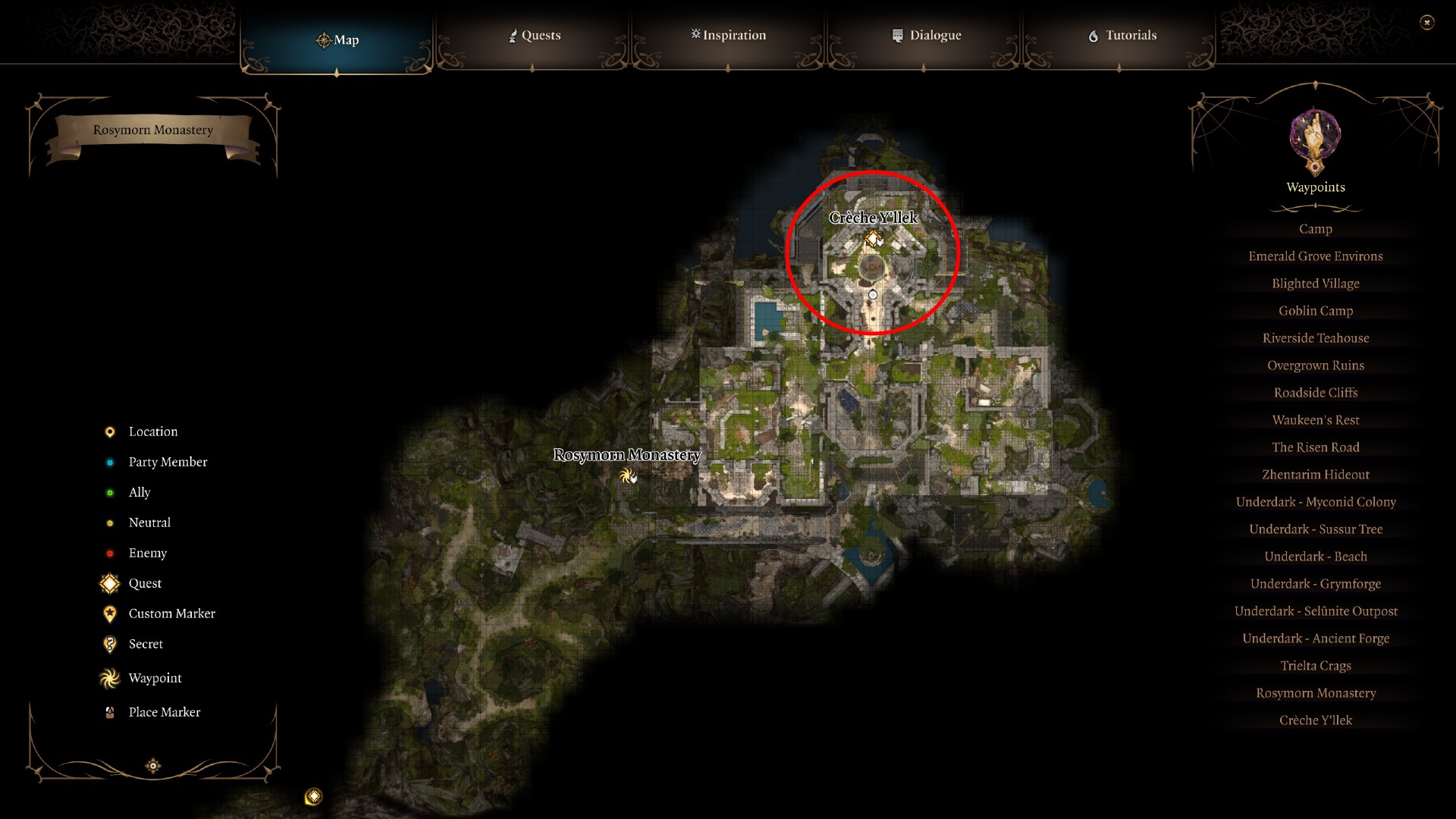Click the quest icon at the map's bottom edge
1456x819 pixels.
point(313,796)
